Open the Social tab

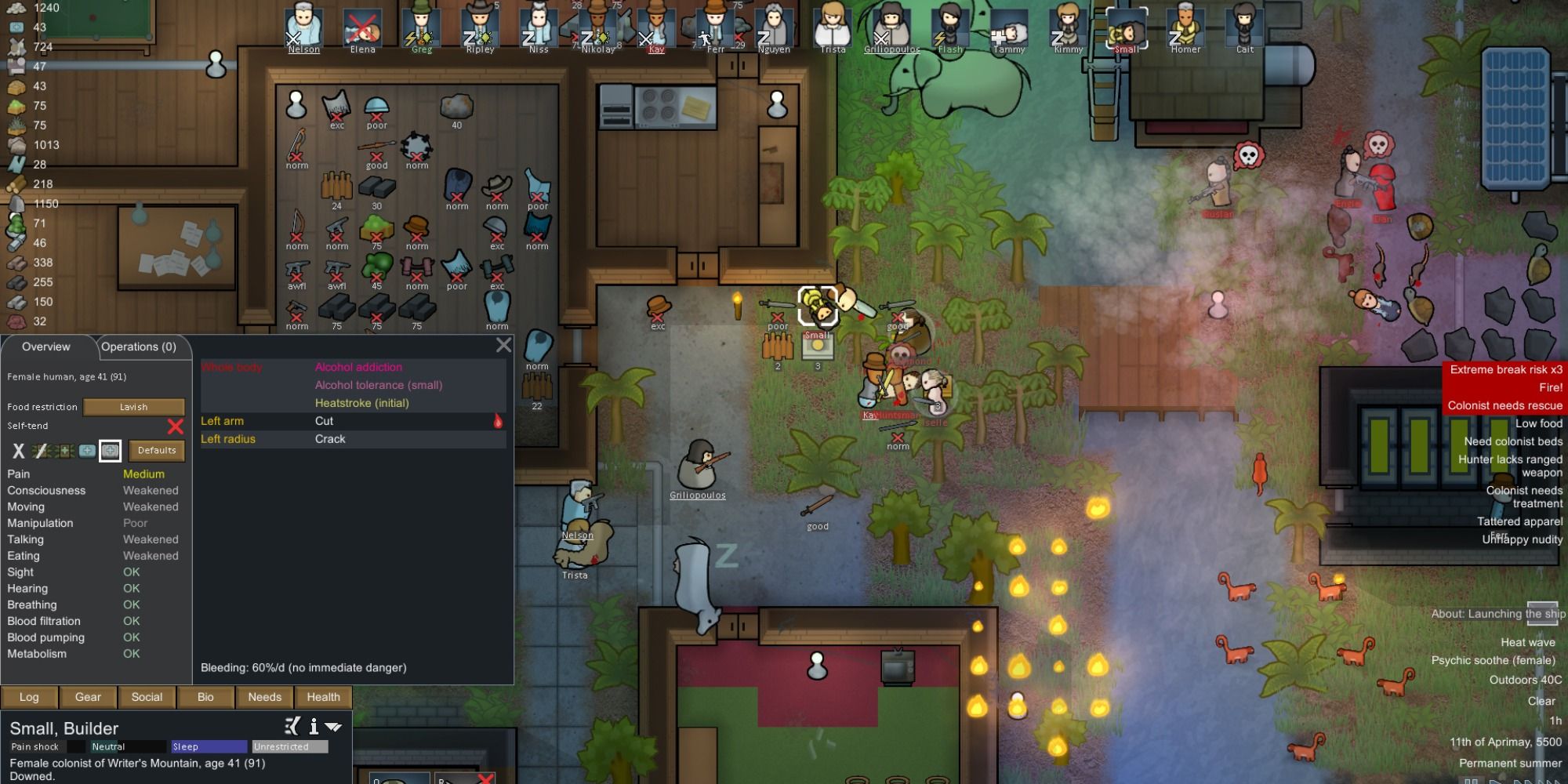point(147,697)
